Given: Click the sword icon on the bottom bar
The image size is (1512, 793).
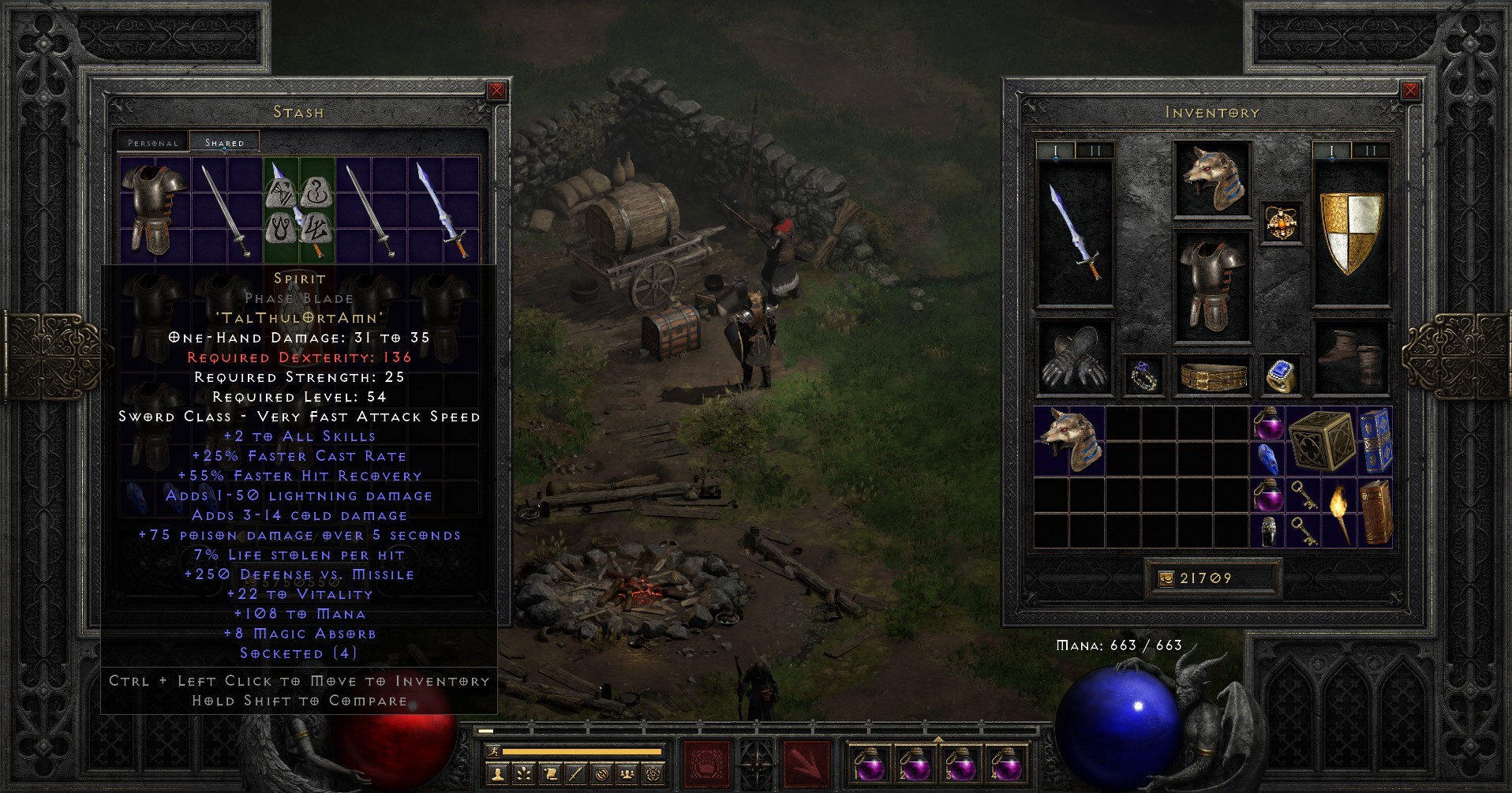Looking at the screenshot, I should click(575, 775).
